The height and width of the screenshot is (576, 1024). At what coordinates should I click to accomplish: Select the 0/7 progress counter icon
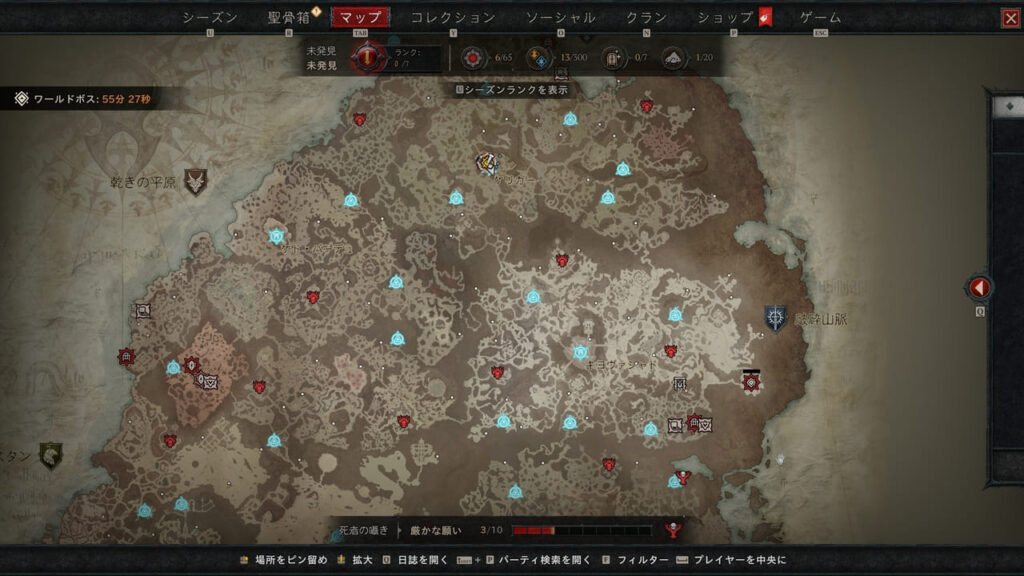click(x=612, y=58)
